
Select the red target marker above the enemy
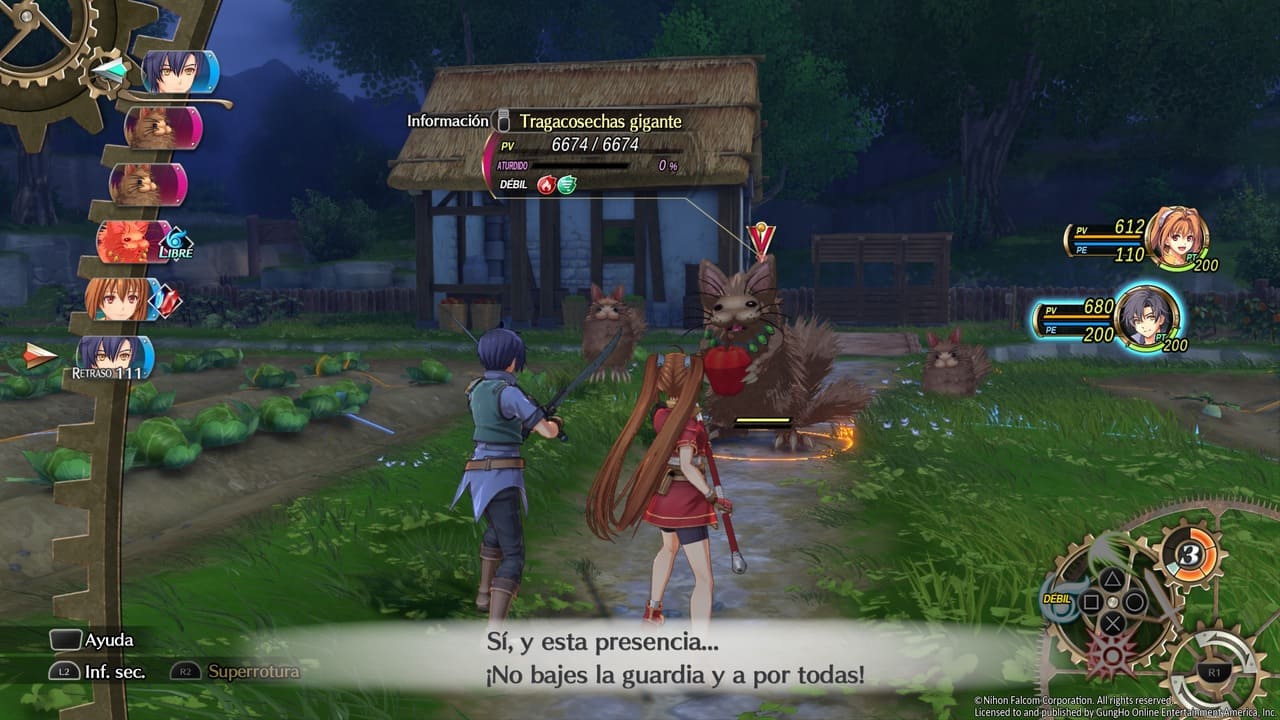tap(761, 240)
